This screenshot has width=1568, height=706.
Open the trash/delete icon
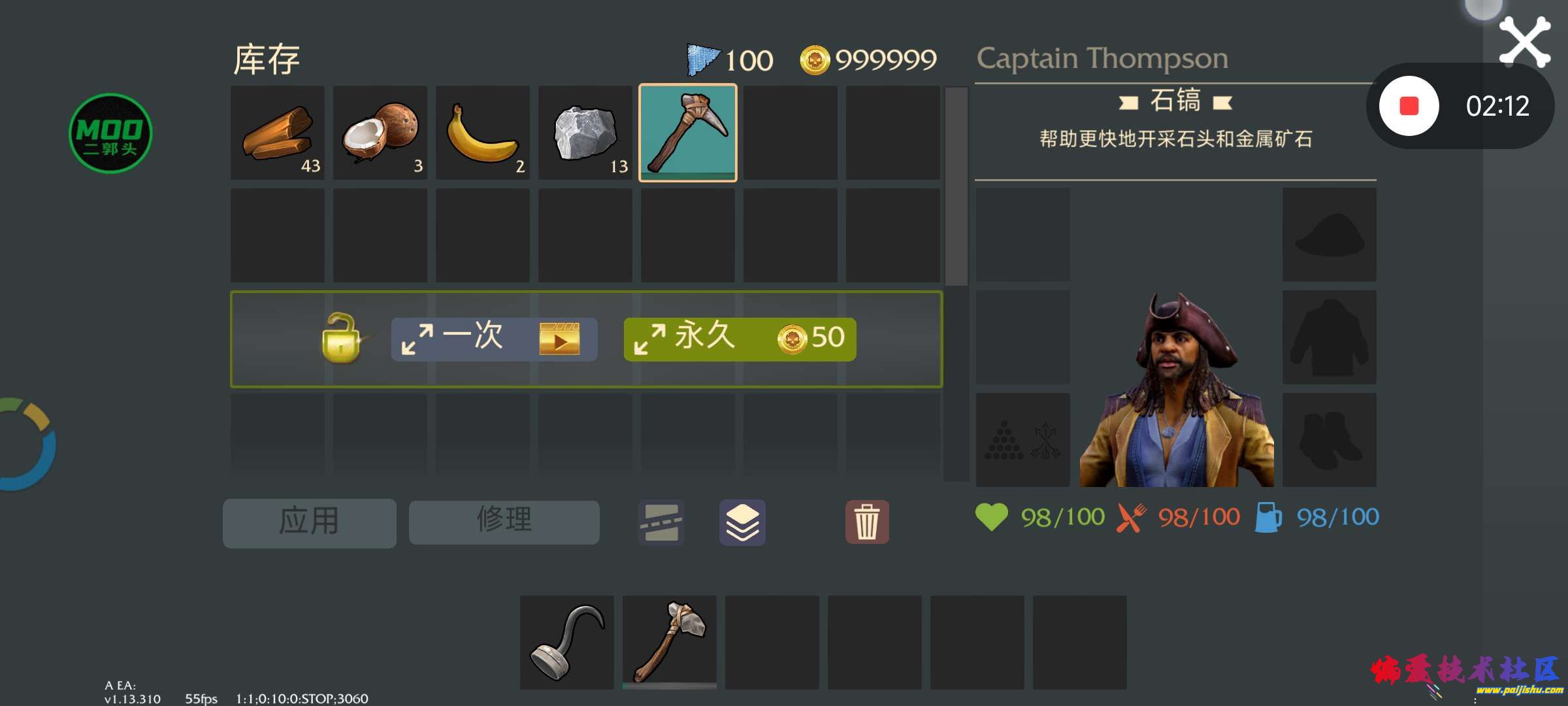(867, 522)
